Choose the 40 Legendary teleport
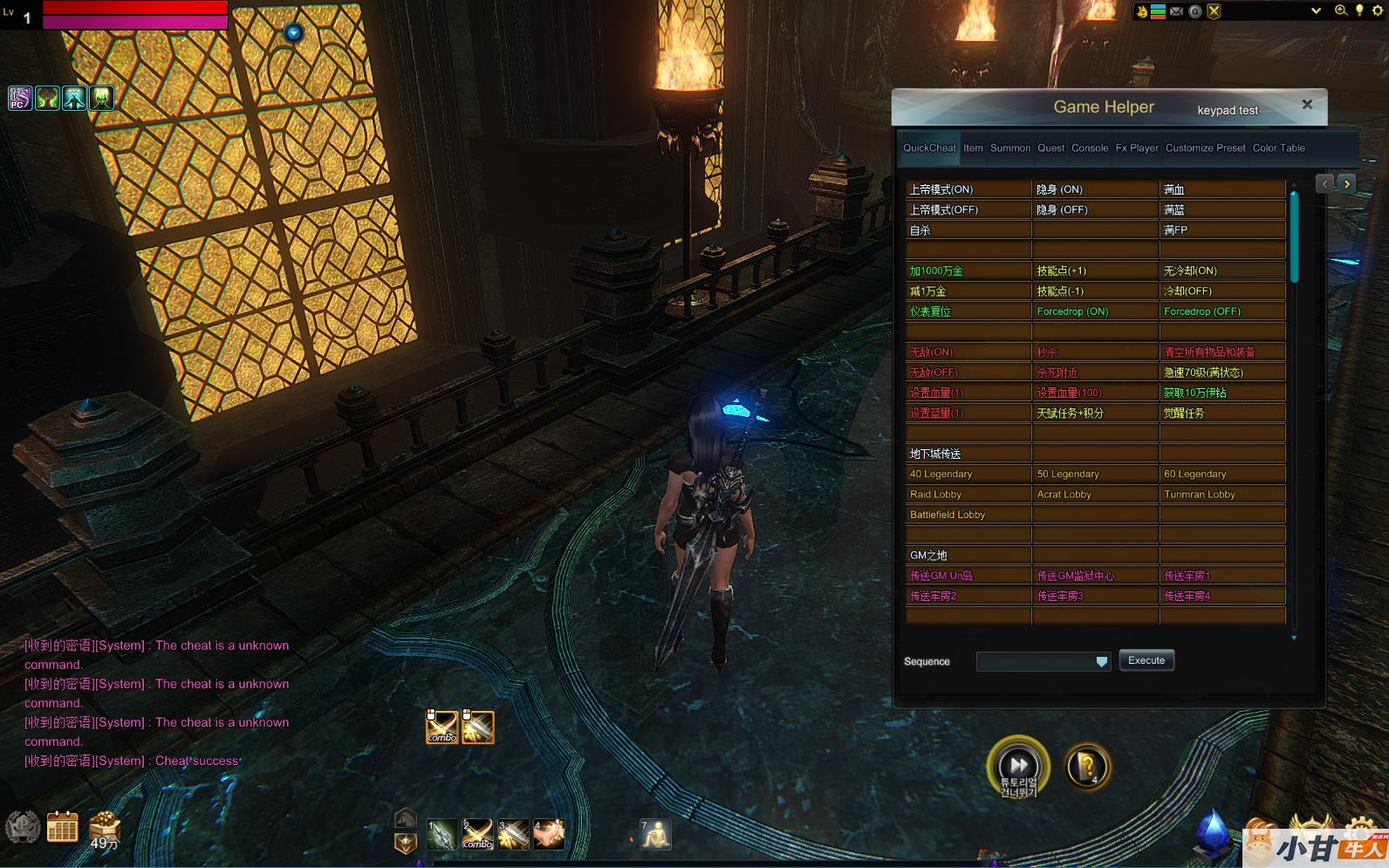 click(x=941, y=475)
